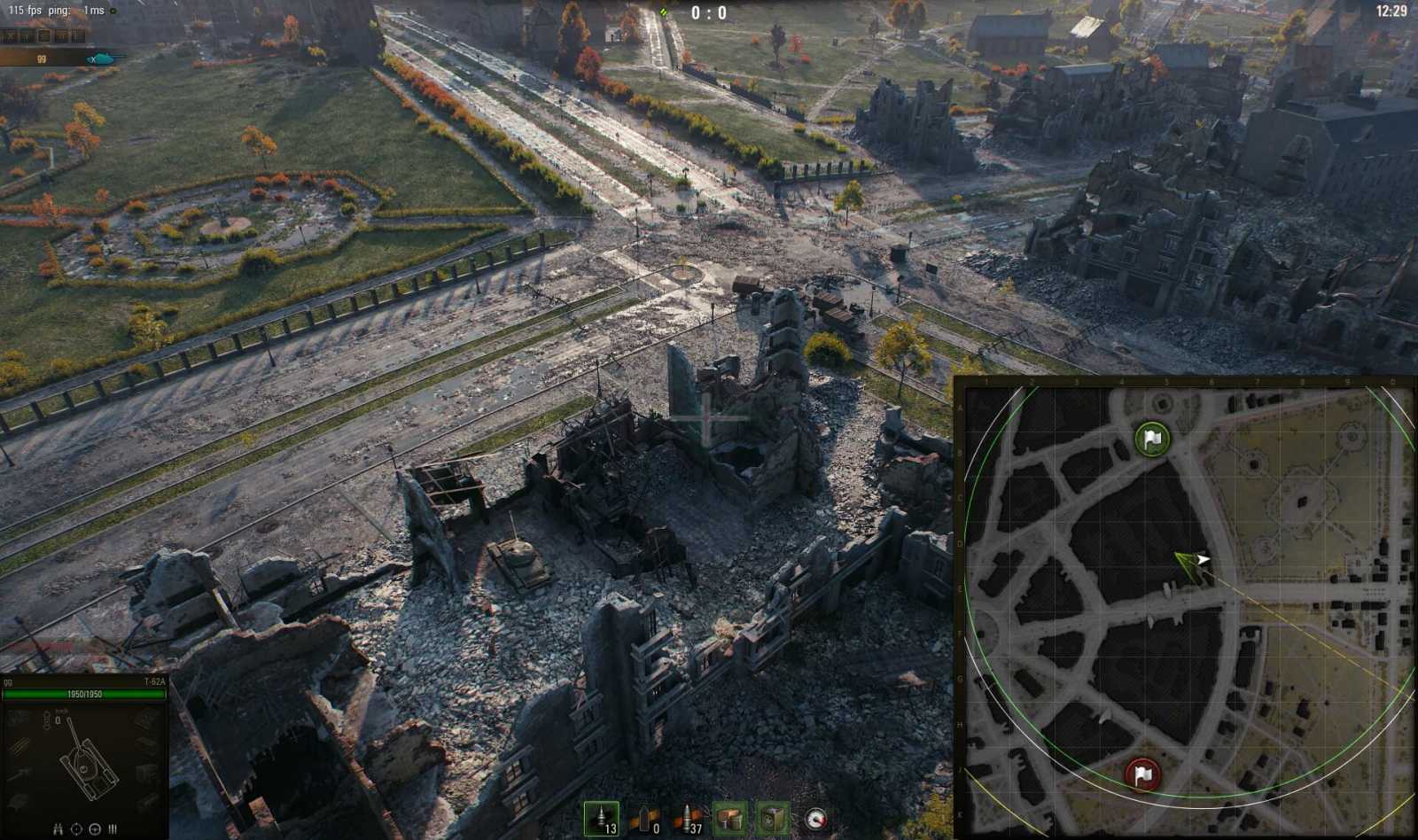Click the 0:0 match score header
The image size is (1418, 840).
click(x=709, y=12)
